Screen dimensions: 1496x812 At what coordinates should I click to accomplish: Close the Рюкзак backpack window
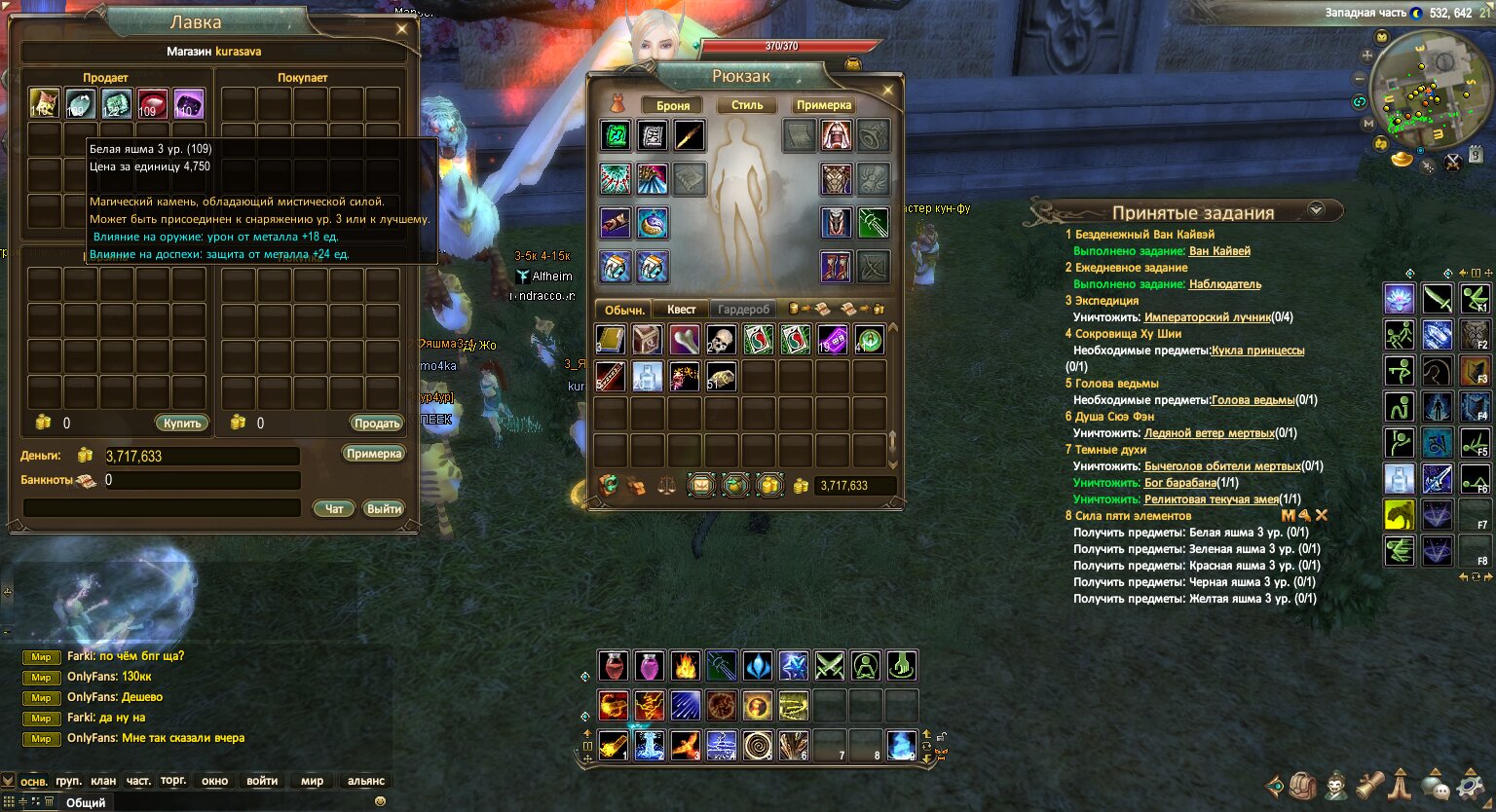[x=887, y=91]
